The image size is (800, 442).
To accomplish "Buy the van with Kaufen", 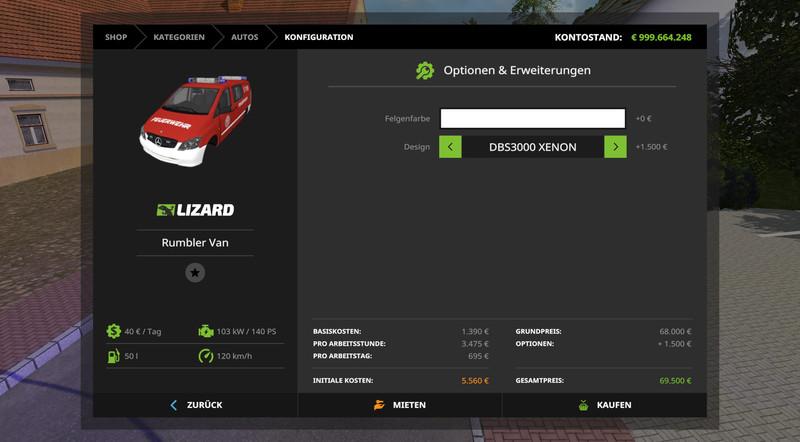I will point(604,405).
